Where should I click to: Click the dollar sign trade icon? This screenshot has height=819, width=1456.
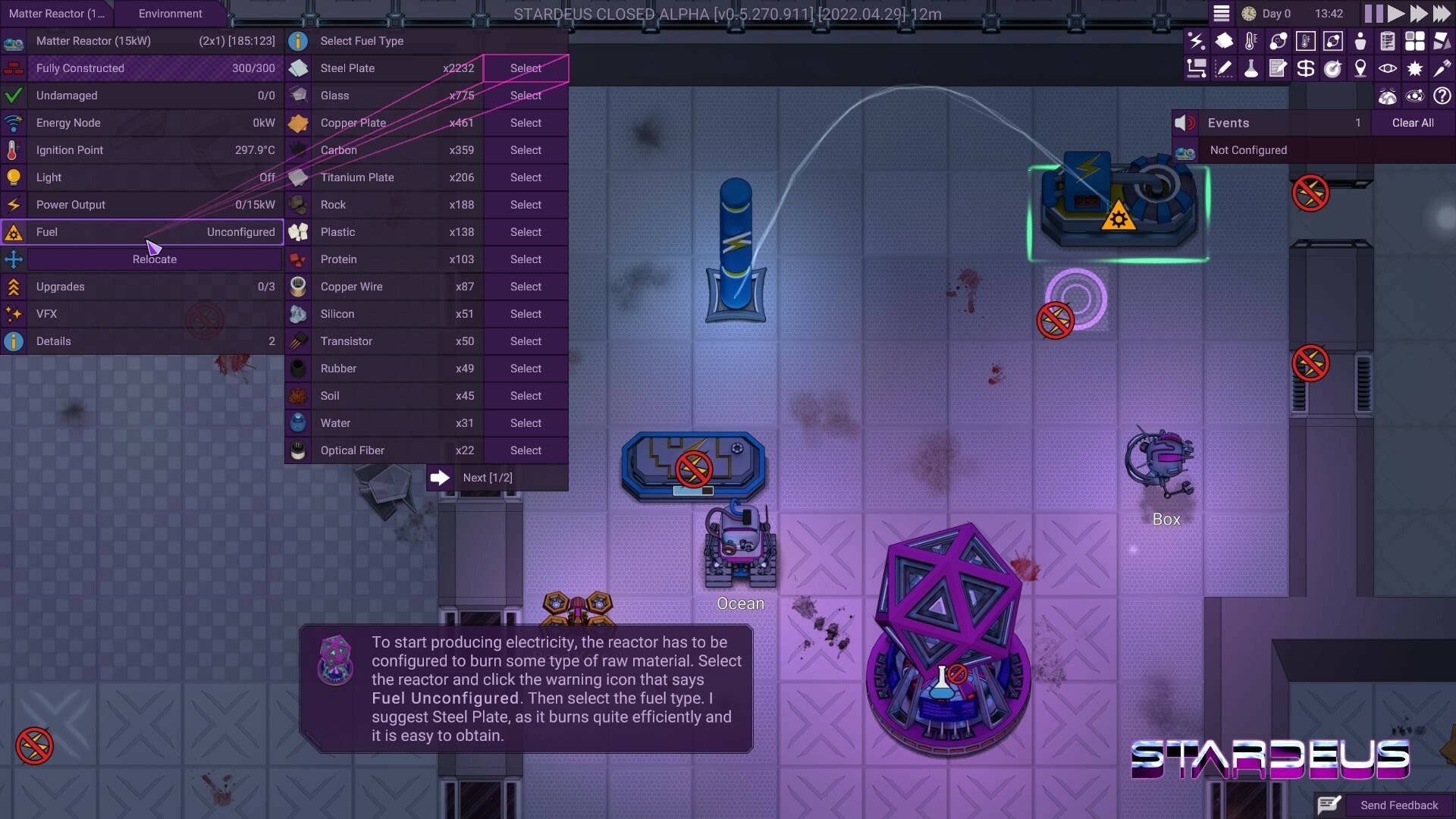pos(1306,68)
